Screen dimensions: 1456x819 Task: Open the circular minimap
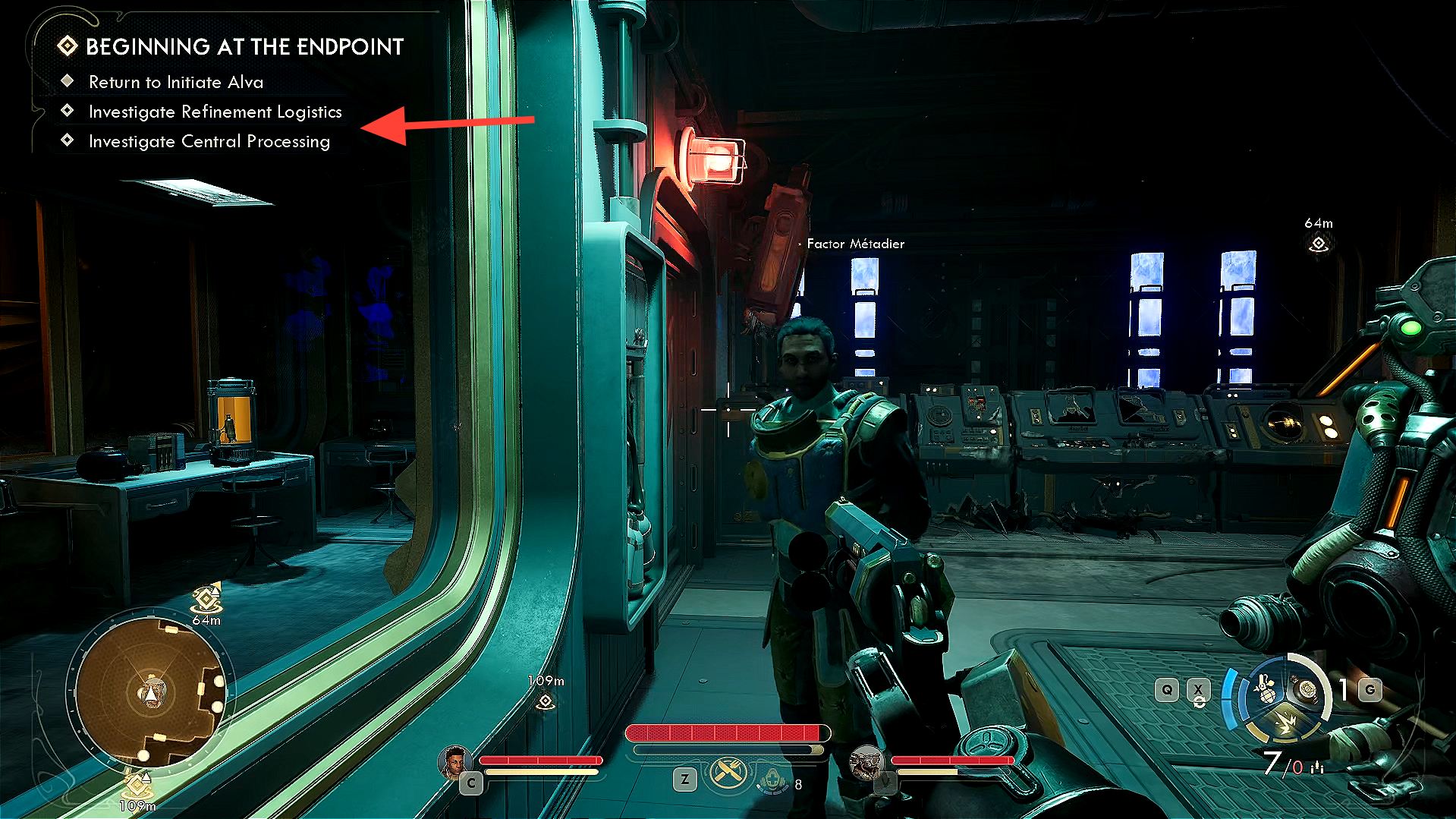coord(151,691)
